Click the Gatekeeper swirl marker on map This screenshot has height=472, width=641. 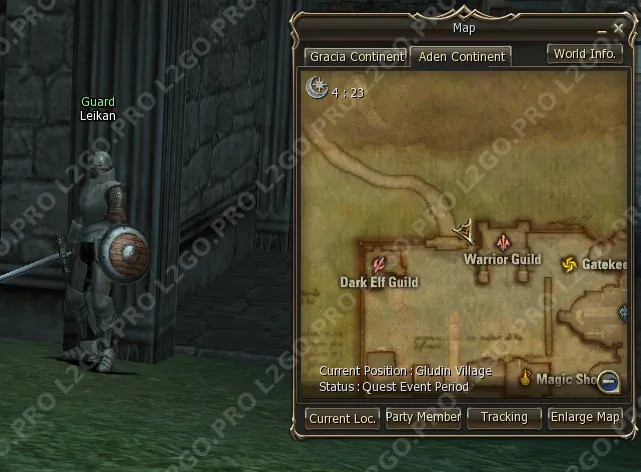coord(569,264)
